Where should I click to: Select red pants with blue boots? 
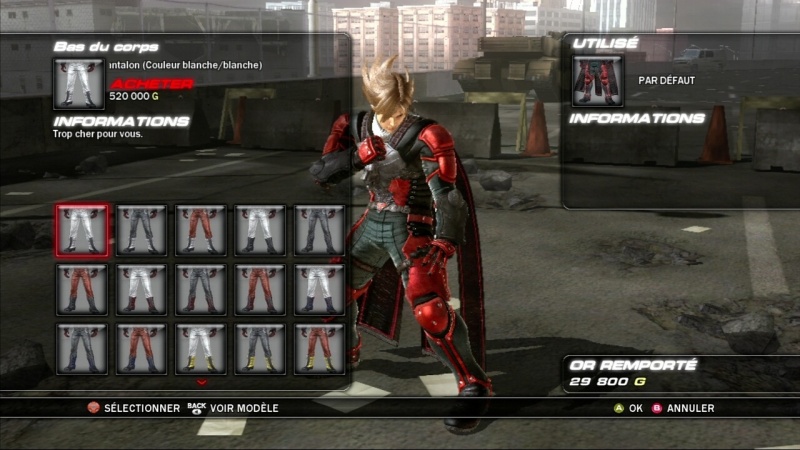click(x=141, y=348)
